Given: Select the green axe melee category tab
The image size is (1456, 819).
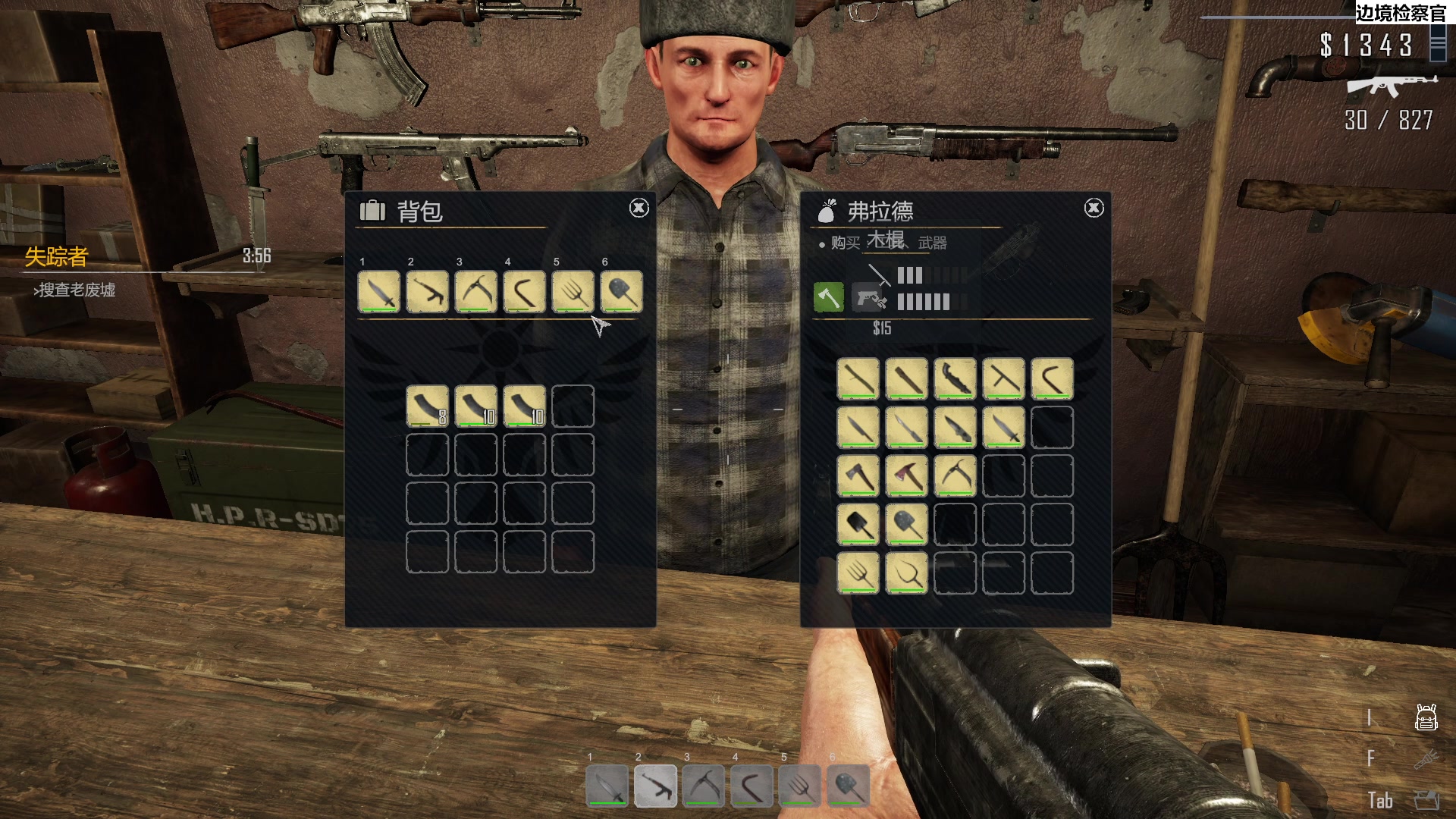Looking at the screenshot, I should coord(828,297).
